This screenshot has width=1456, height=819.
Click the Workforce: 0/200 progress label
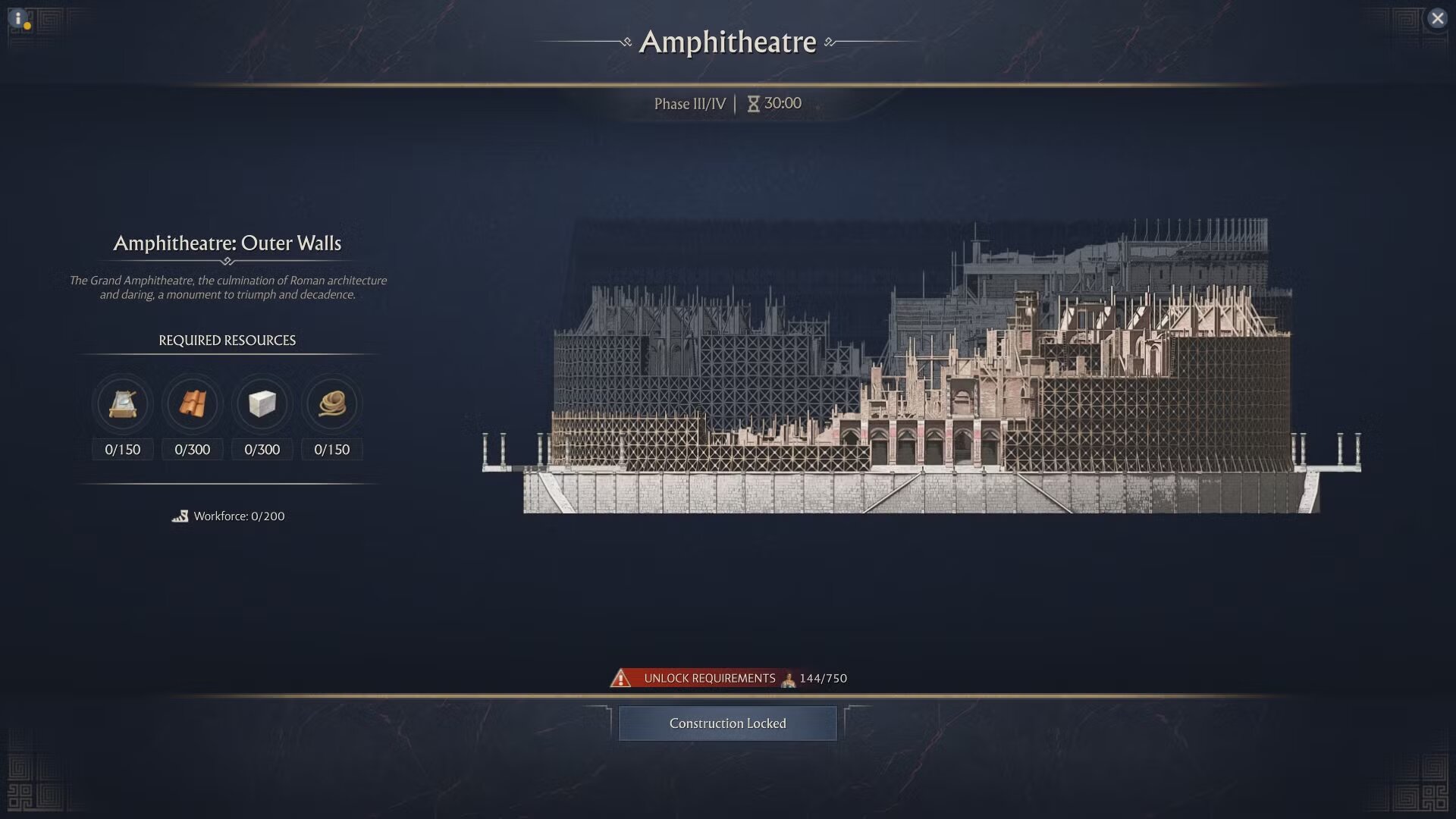(240, 516)
